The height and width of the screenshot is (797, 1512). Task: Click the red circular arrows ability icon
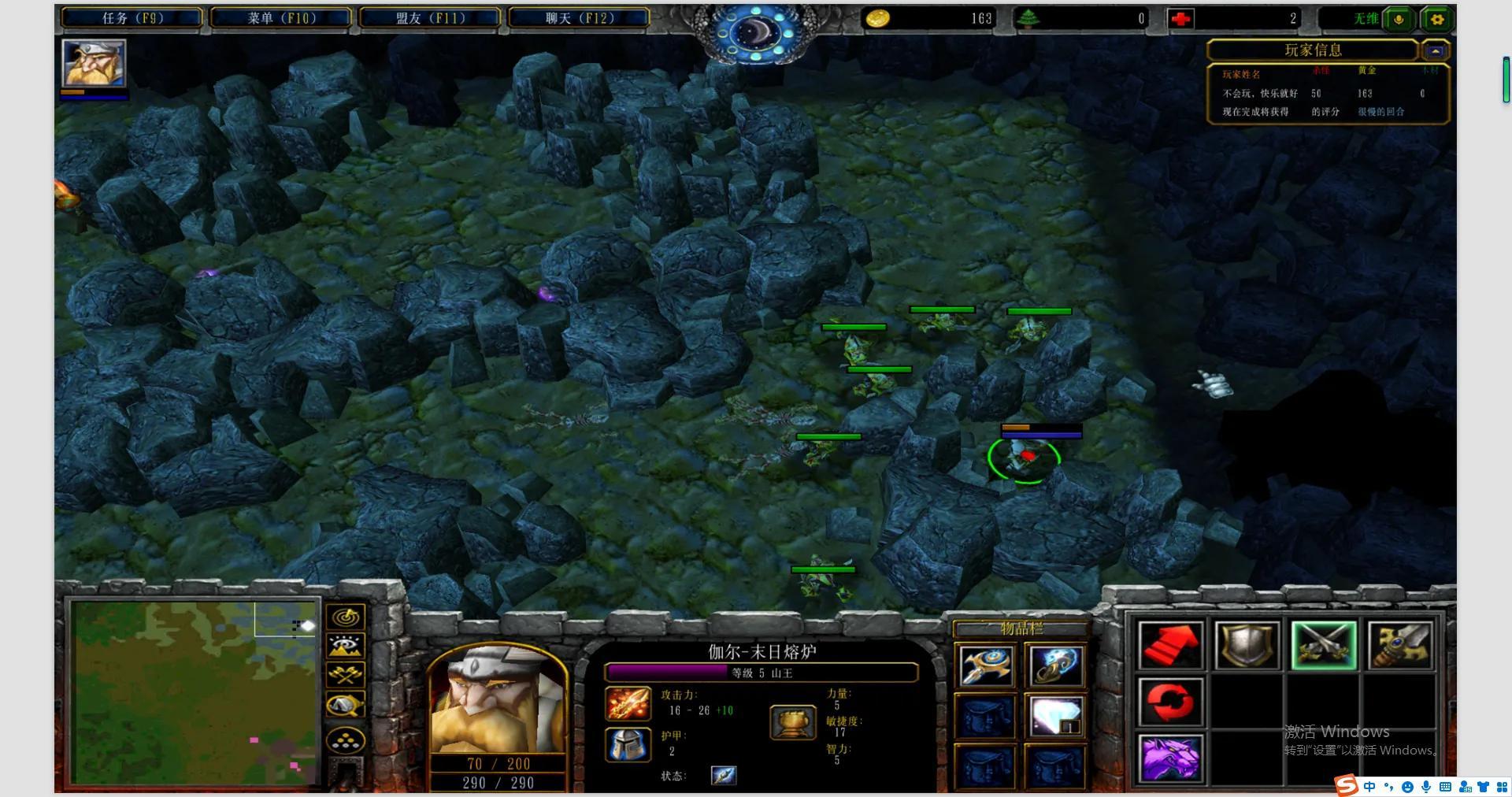point(1170,702)
